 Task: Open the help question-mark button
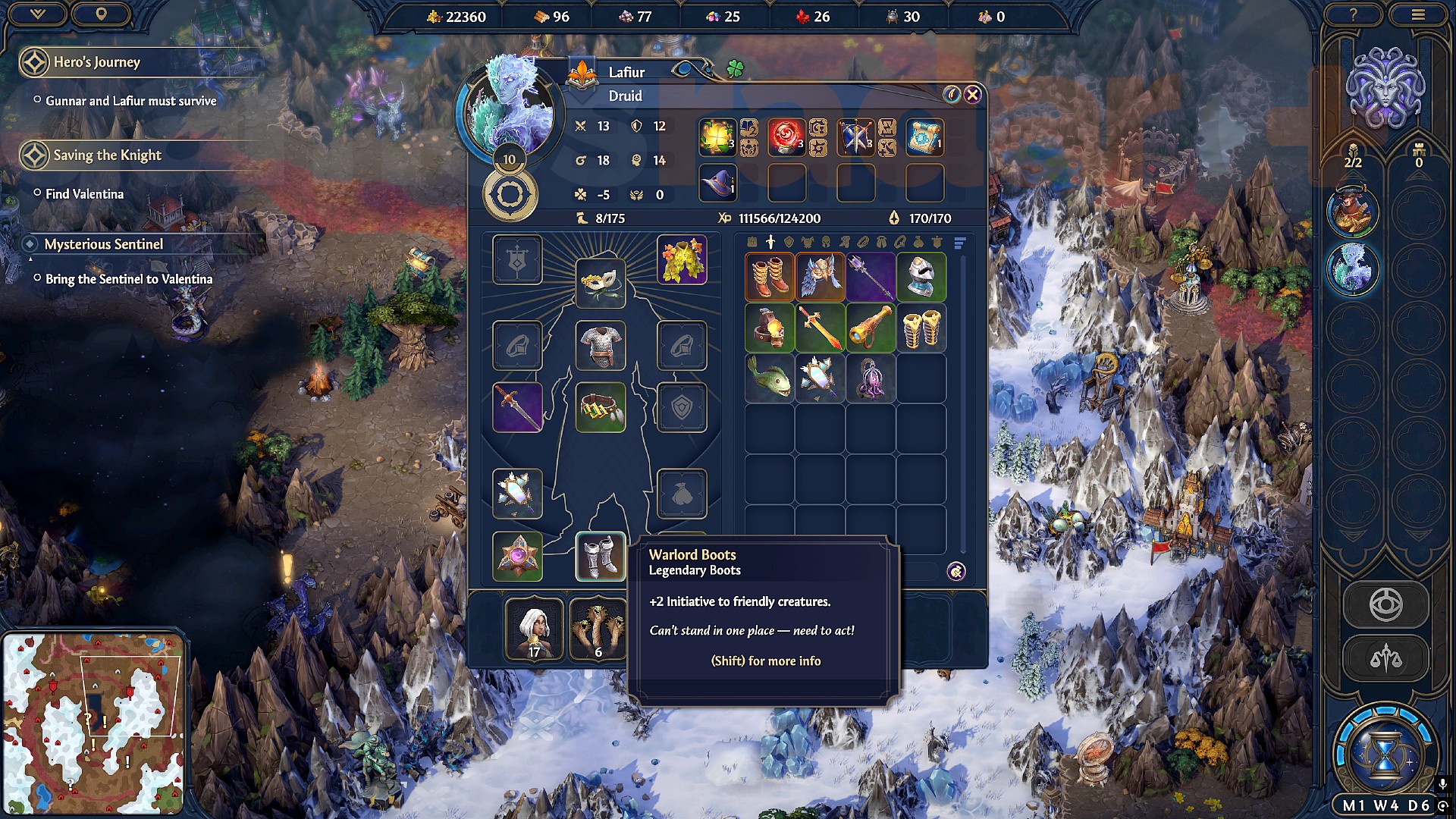1352,14
